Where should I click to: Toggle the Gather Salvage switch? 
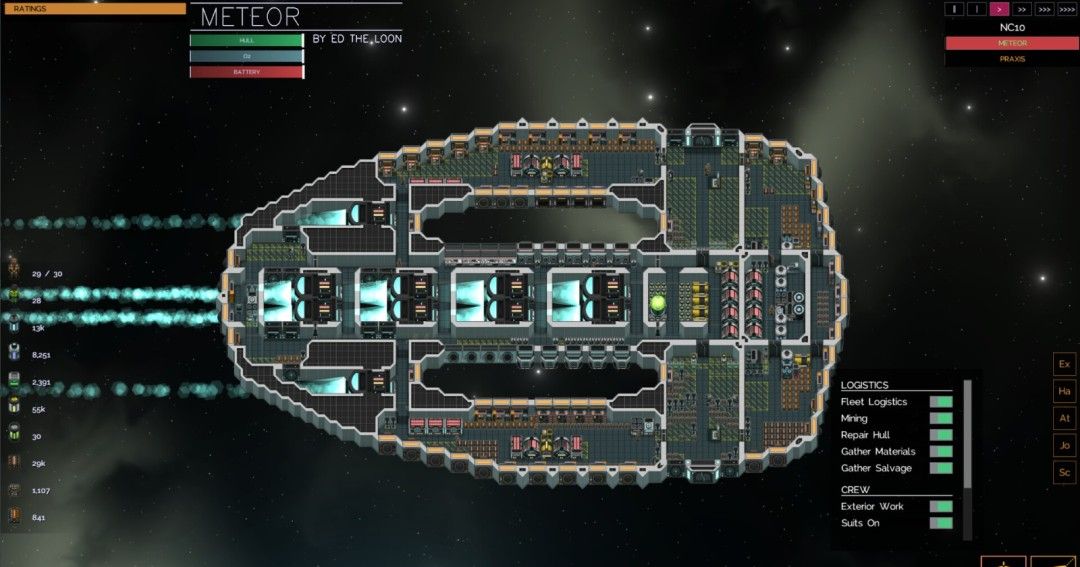[x=940, y=468]
